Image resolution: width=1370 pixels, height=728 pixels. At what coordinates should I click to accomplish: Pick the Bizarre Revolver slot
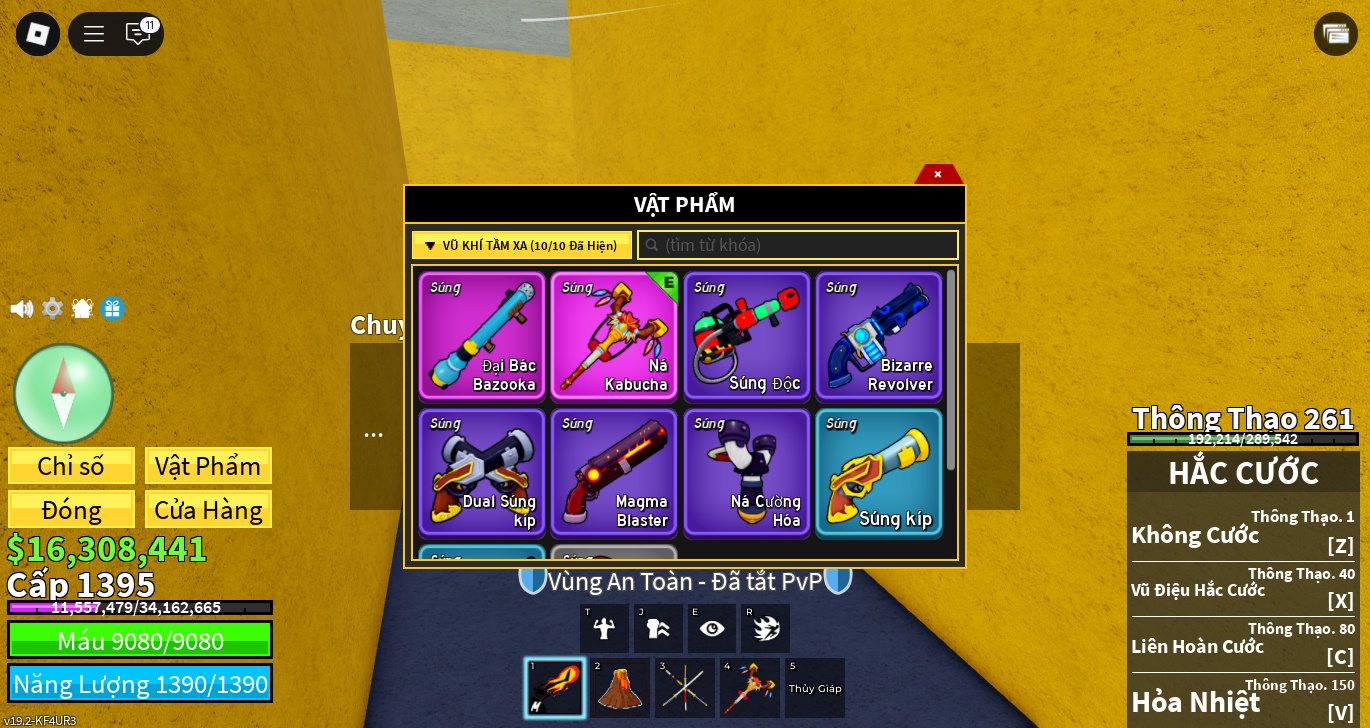878,336
